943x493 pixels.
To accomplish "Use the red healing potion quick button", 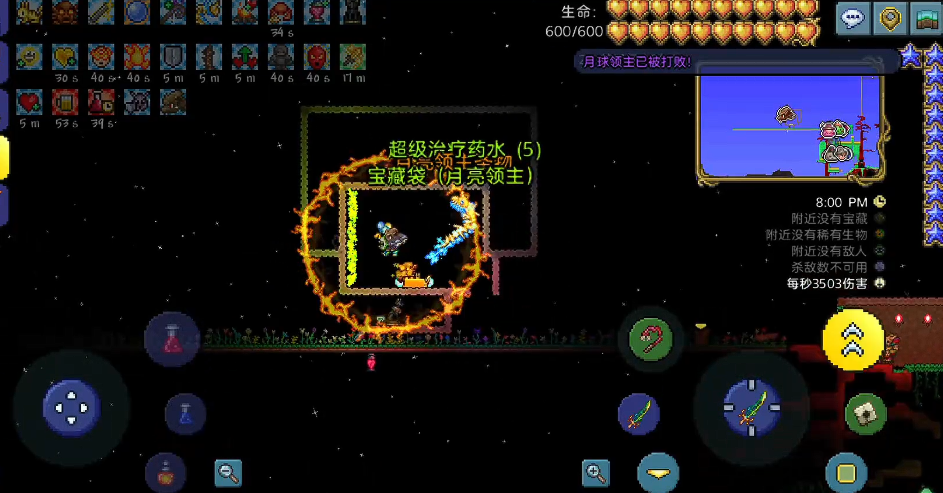I will coord(172,338).
